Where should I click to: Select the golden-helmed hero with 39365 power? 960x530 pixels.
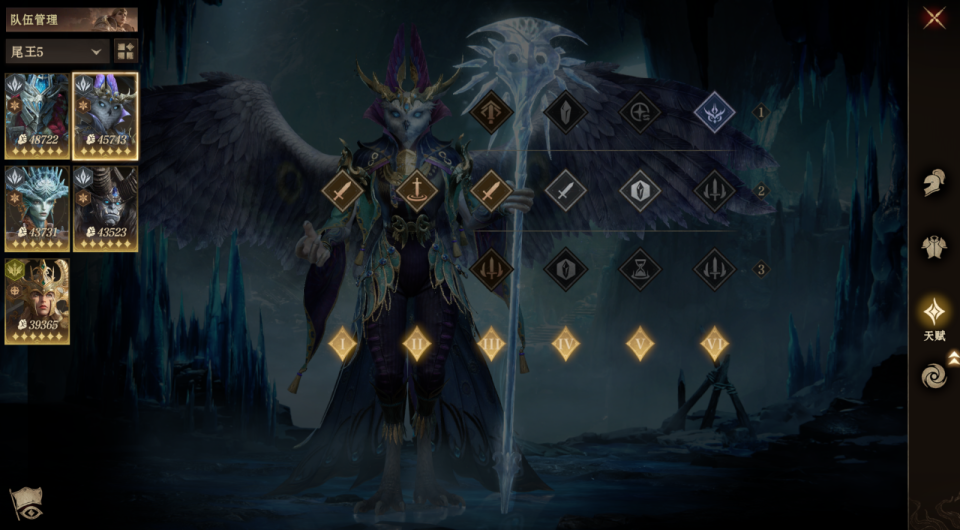[x=37, y=301]
